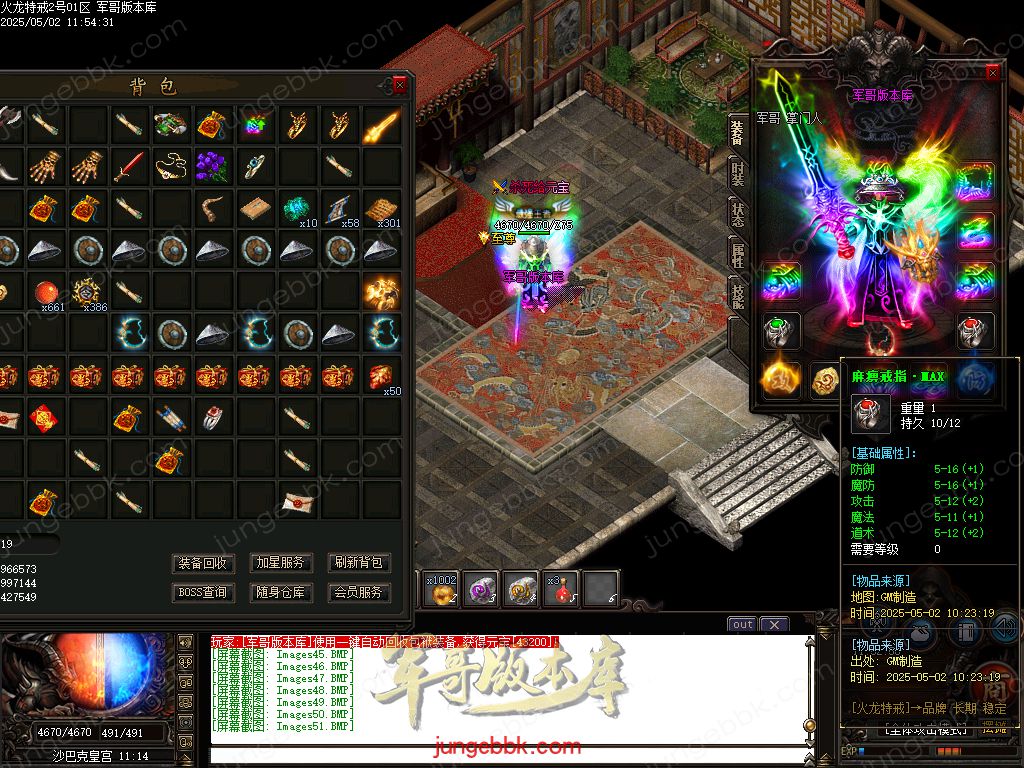Refresh the bag with 刷新背包

click(x=359, y=563)
